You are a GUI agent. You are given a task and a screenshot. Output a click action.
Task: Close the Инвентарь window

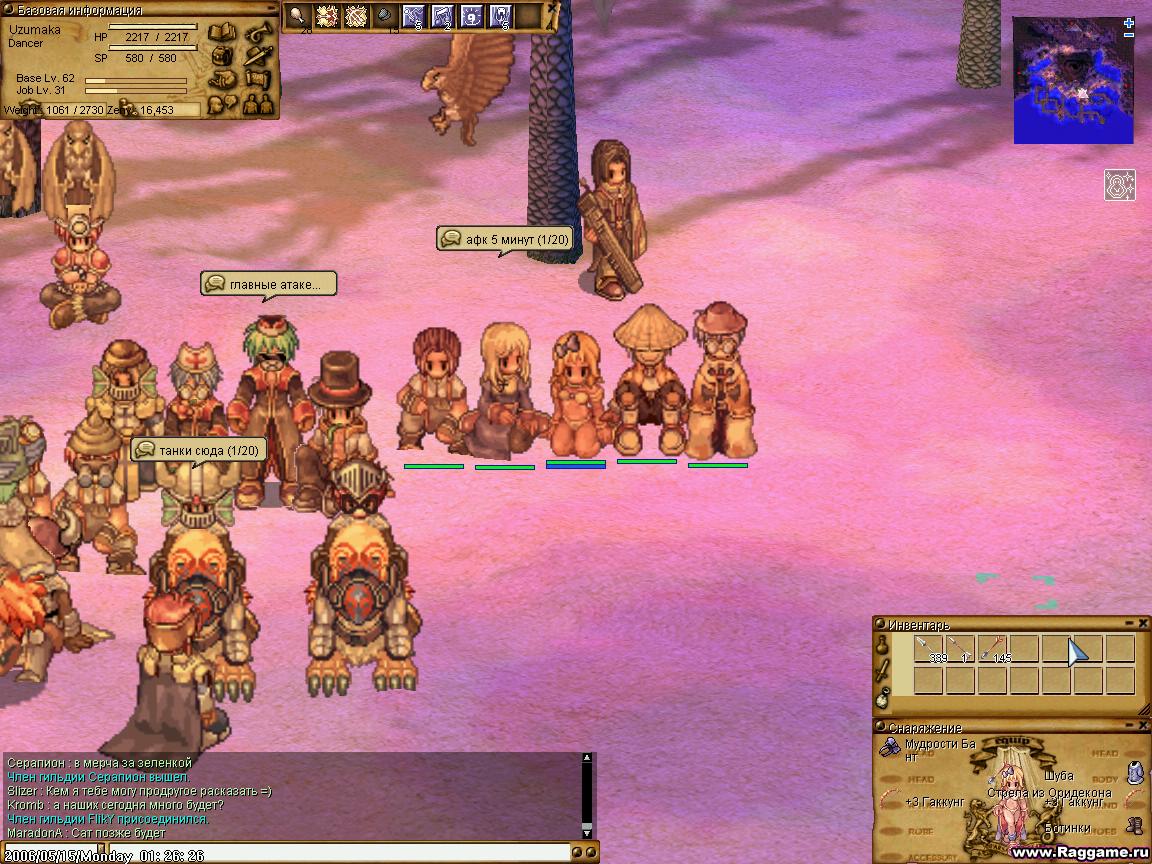[1143, 623]
